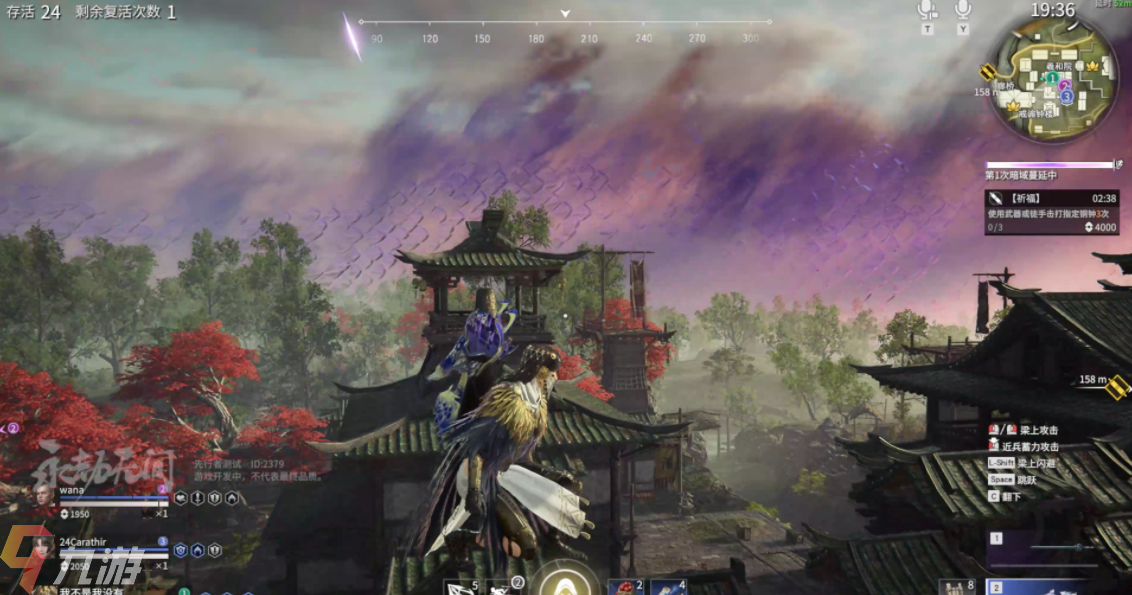Activate the glowing central skill icon
The height and width of the screenshot is (595, 1132).
[x=564, y=580]
